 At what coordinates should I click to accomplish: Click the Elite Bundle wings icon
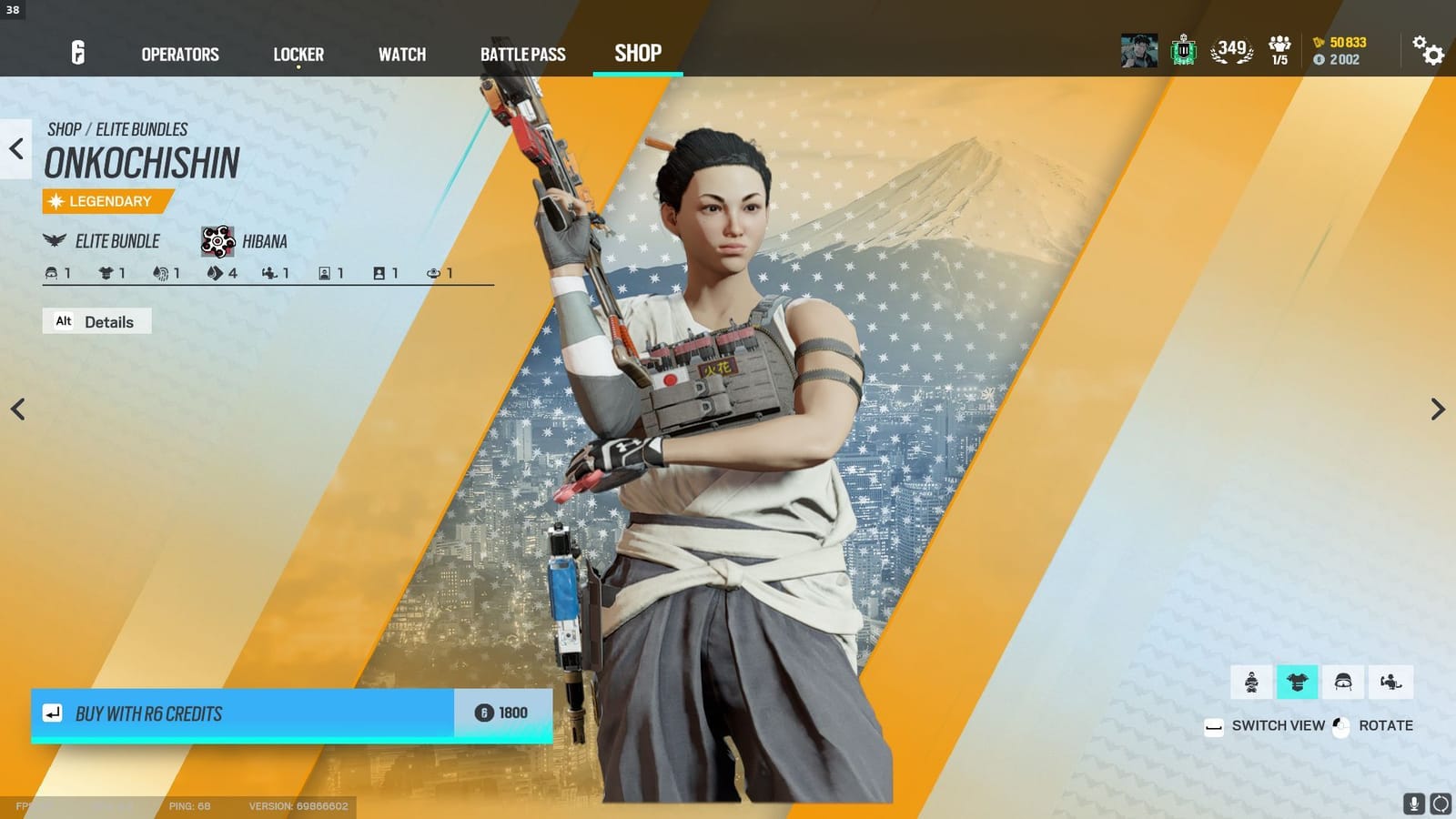coord(55,240)
